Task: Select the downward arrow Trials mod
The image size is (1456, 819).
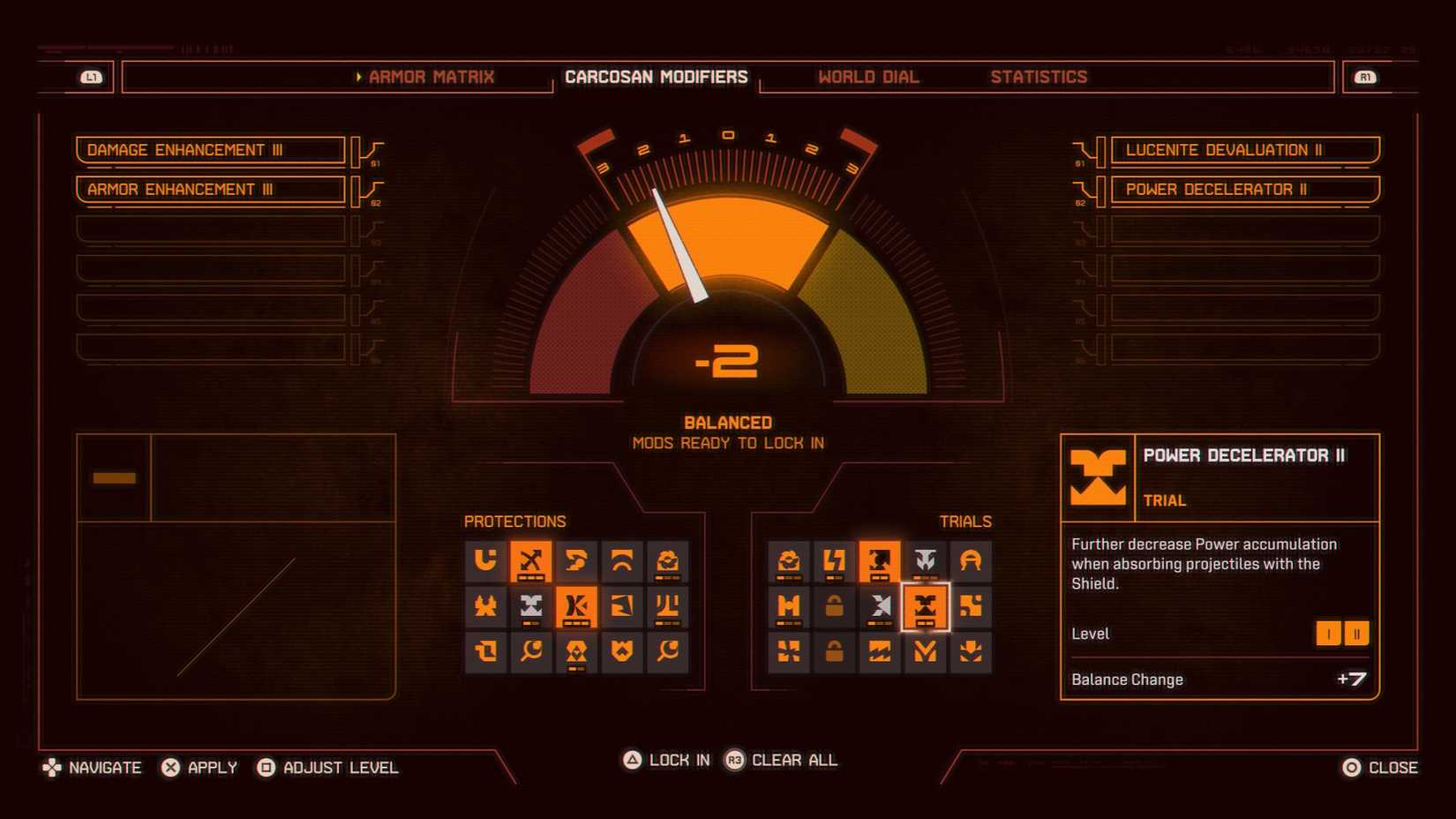Action: [972, 653]
